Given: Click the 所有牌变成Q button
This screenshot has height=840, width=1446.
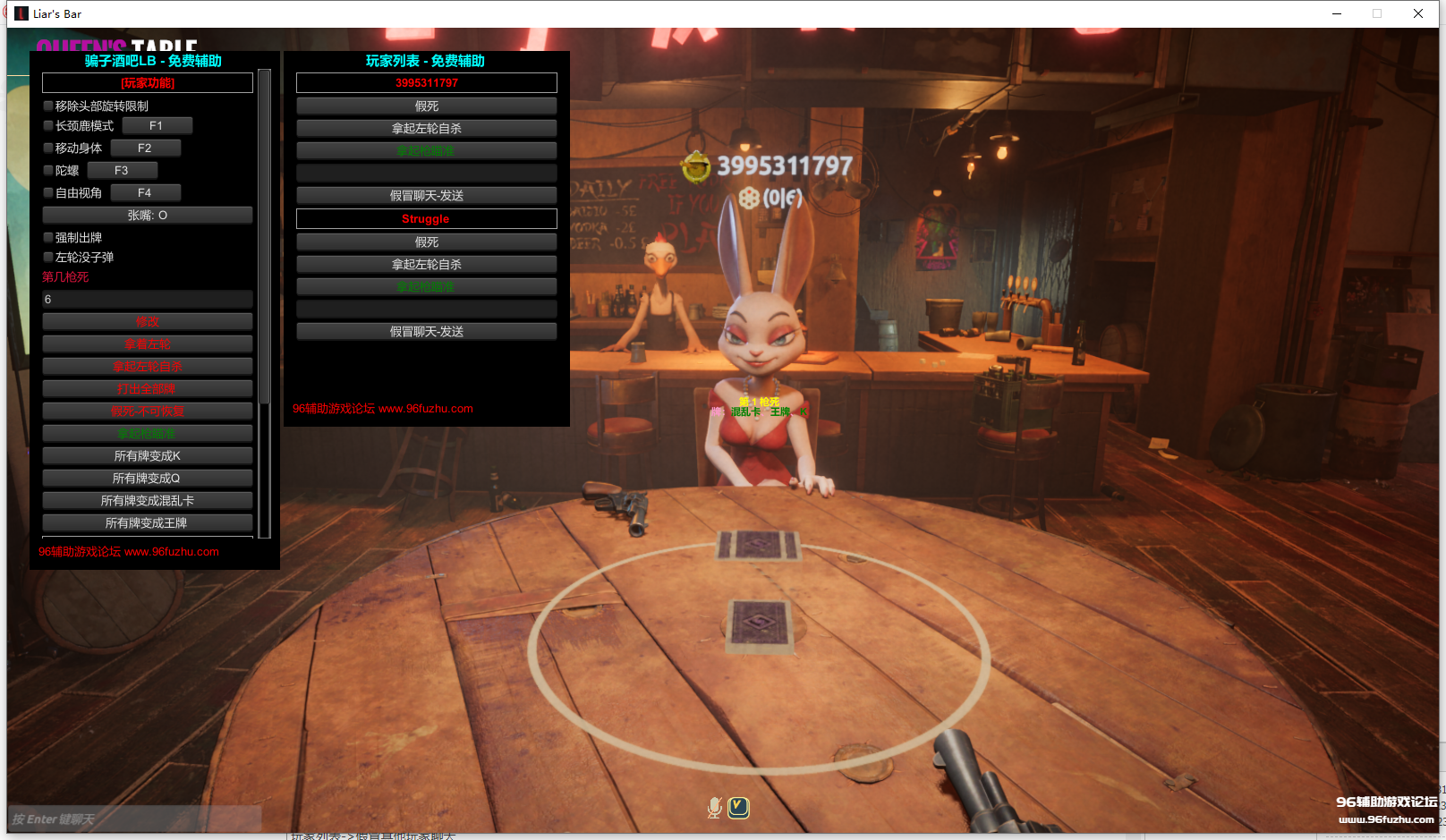Looking at the screenshot, I should pos(148,479).
